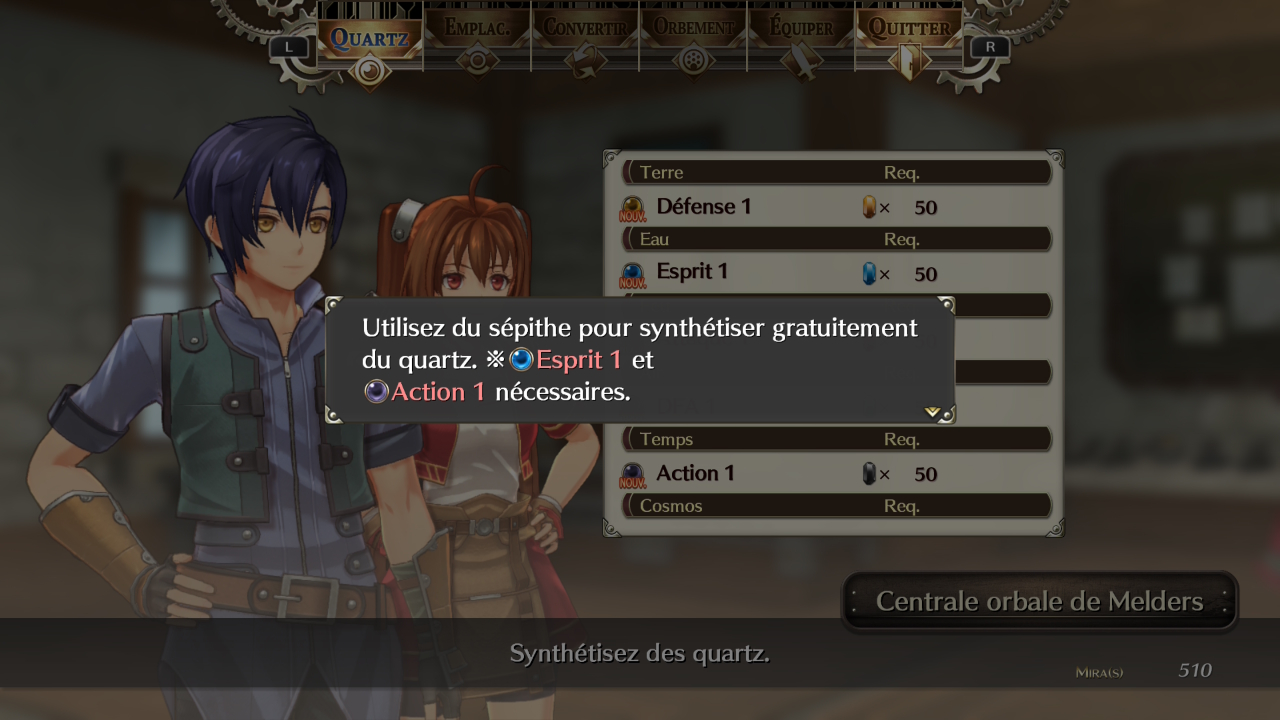This screenshot has width=1280, height=720.
Task: Advance the tutorial dialogue arrow
Action: click(933, 411)
